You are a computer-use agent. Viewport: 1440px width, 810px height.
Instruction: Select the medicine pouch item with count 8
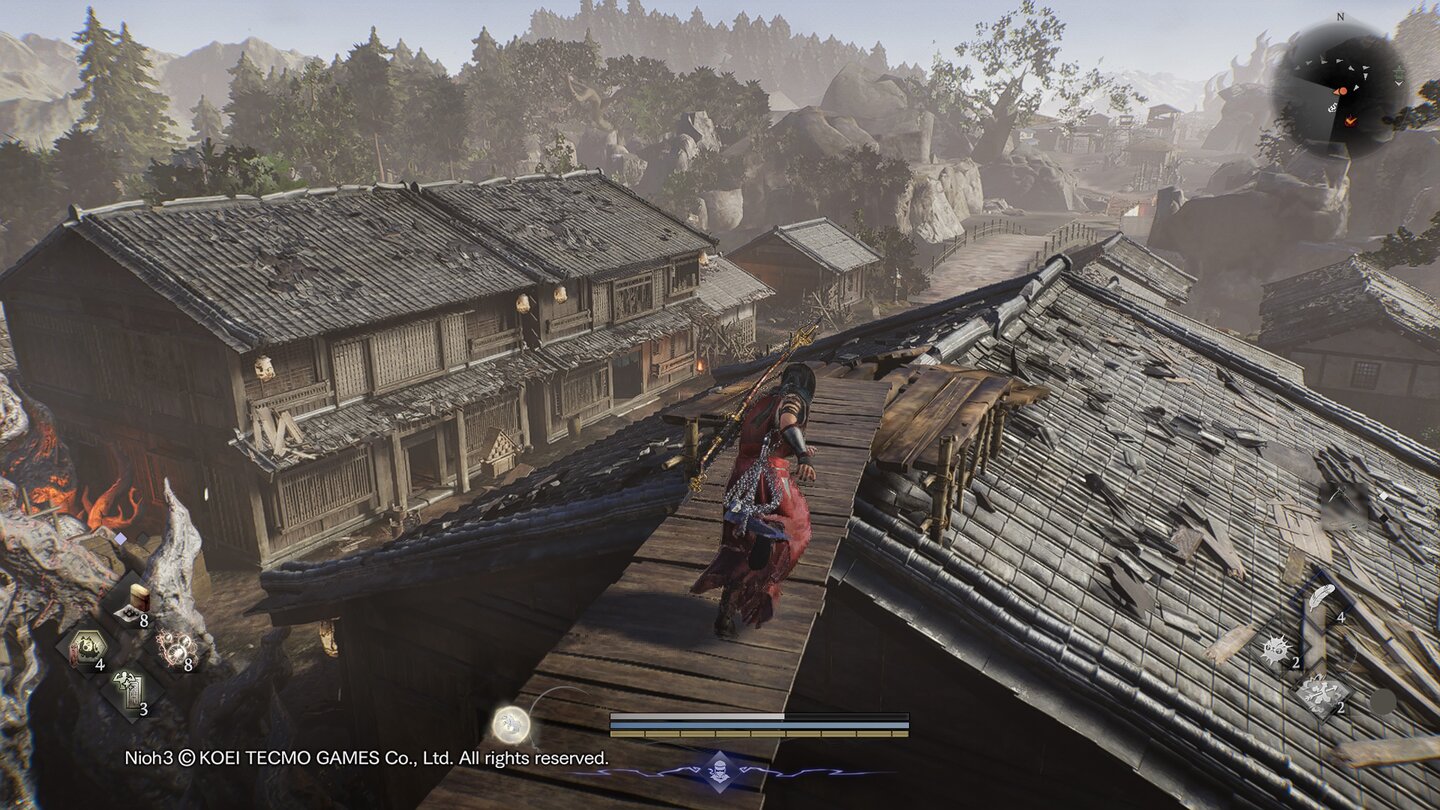tap(135, 602)
